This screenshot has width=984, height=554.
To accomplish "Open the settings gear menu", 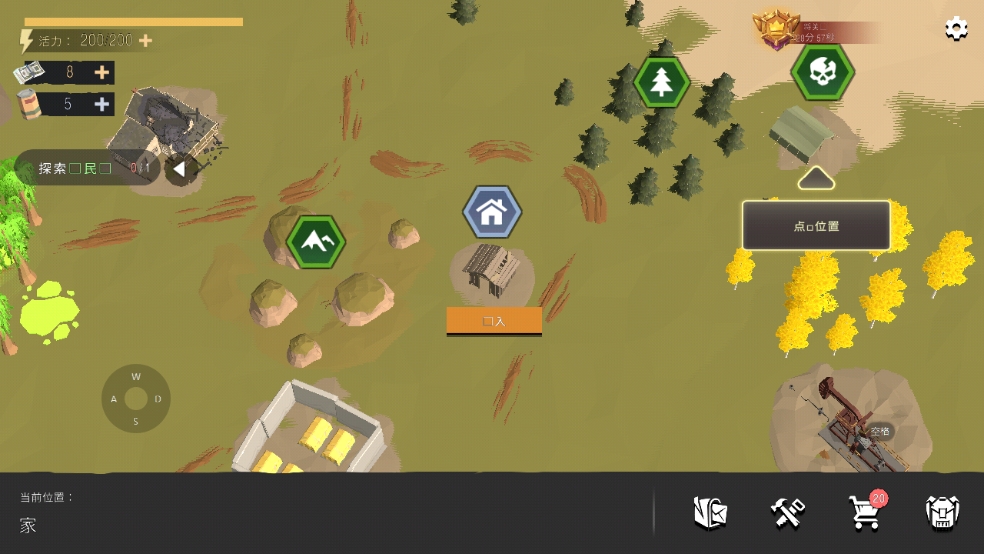I will point(956,29).
